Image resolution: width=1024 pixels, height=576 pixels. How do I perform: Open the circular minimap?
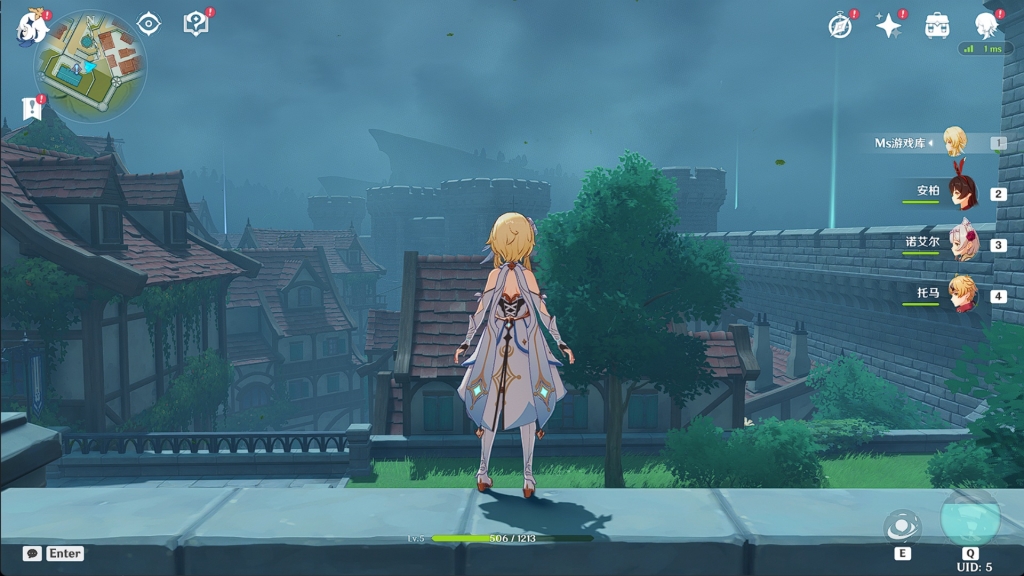click(x=90, y=65)
